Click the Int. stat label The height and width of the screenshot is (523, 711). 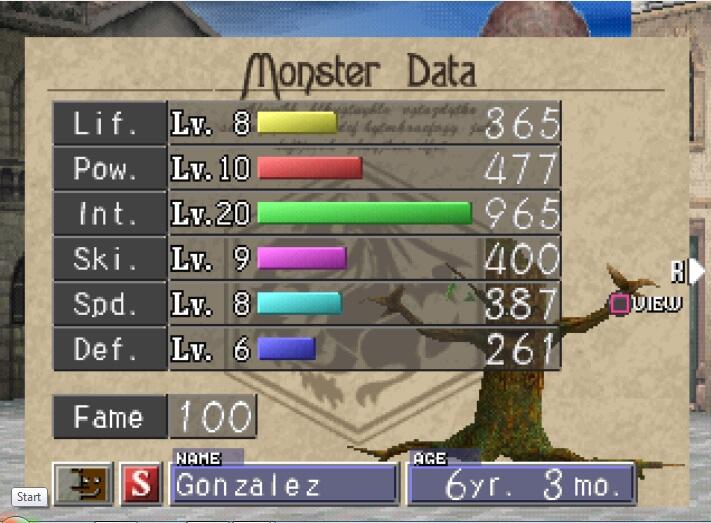109,213
